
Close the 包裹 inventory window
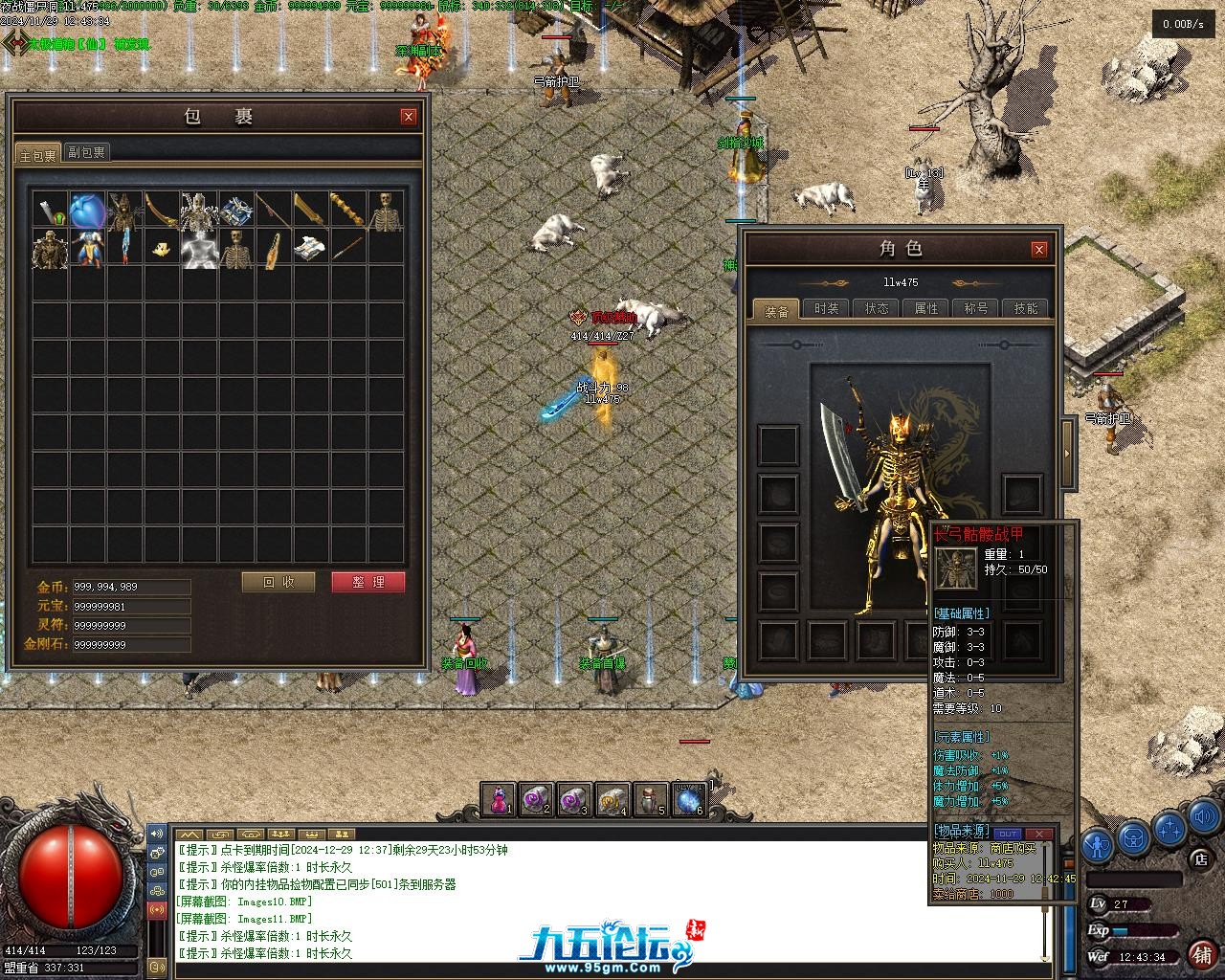coord(409,117)
